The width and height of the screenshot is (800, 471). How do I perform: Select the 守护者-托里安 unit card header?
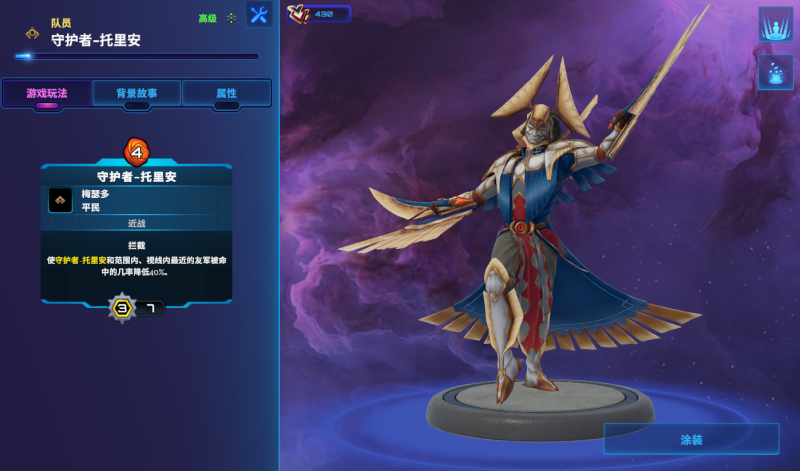click(x=137, y=176)
